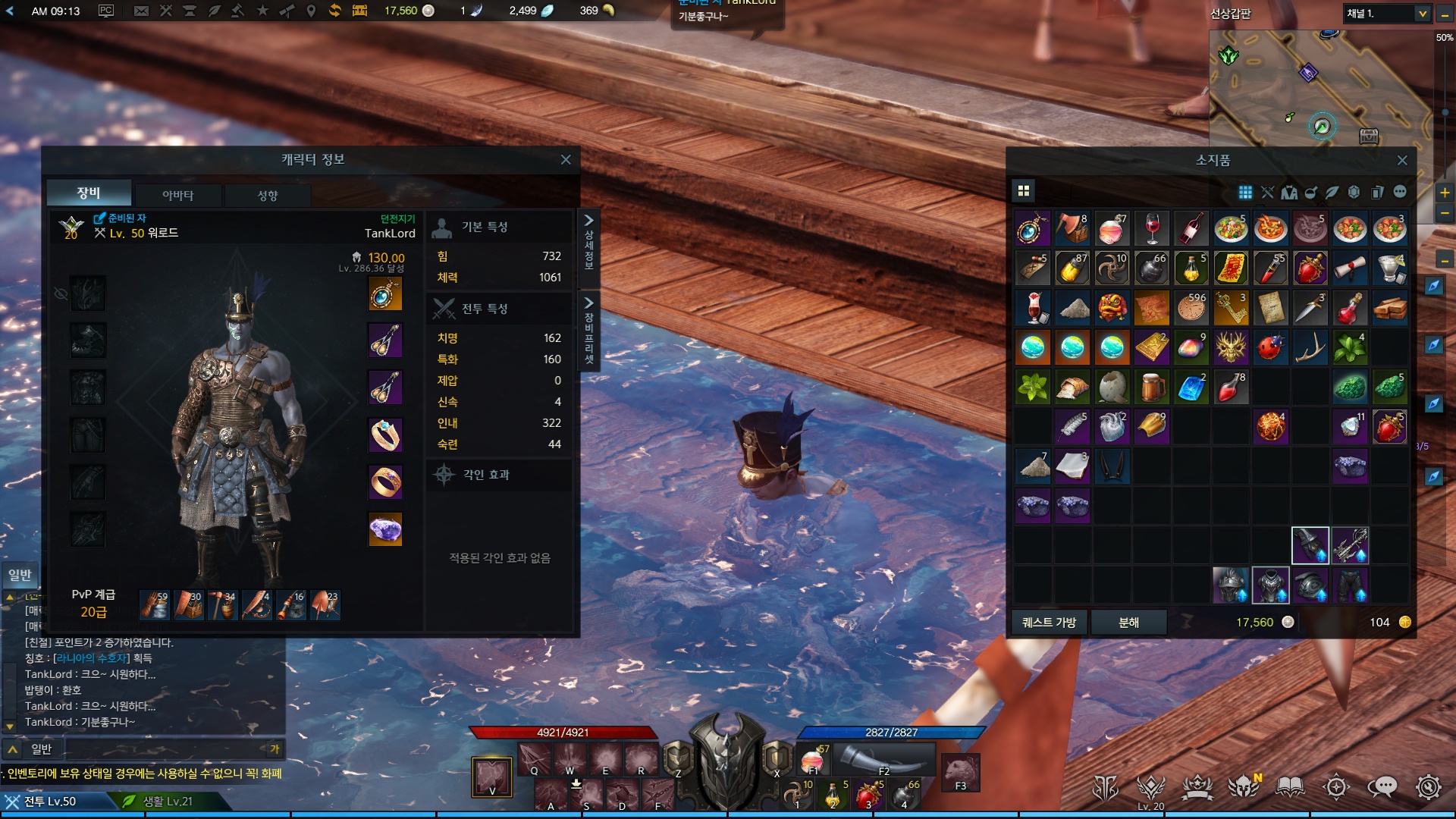Click the ladybug item in inventory
This screenshot has height=819, width=1456.
pyautogui.click(x=1270, y=347)
